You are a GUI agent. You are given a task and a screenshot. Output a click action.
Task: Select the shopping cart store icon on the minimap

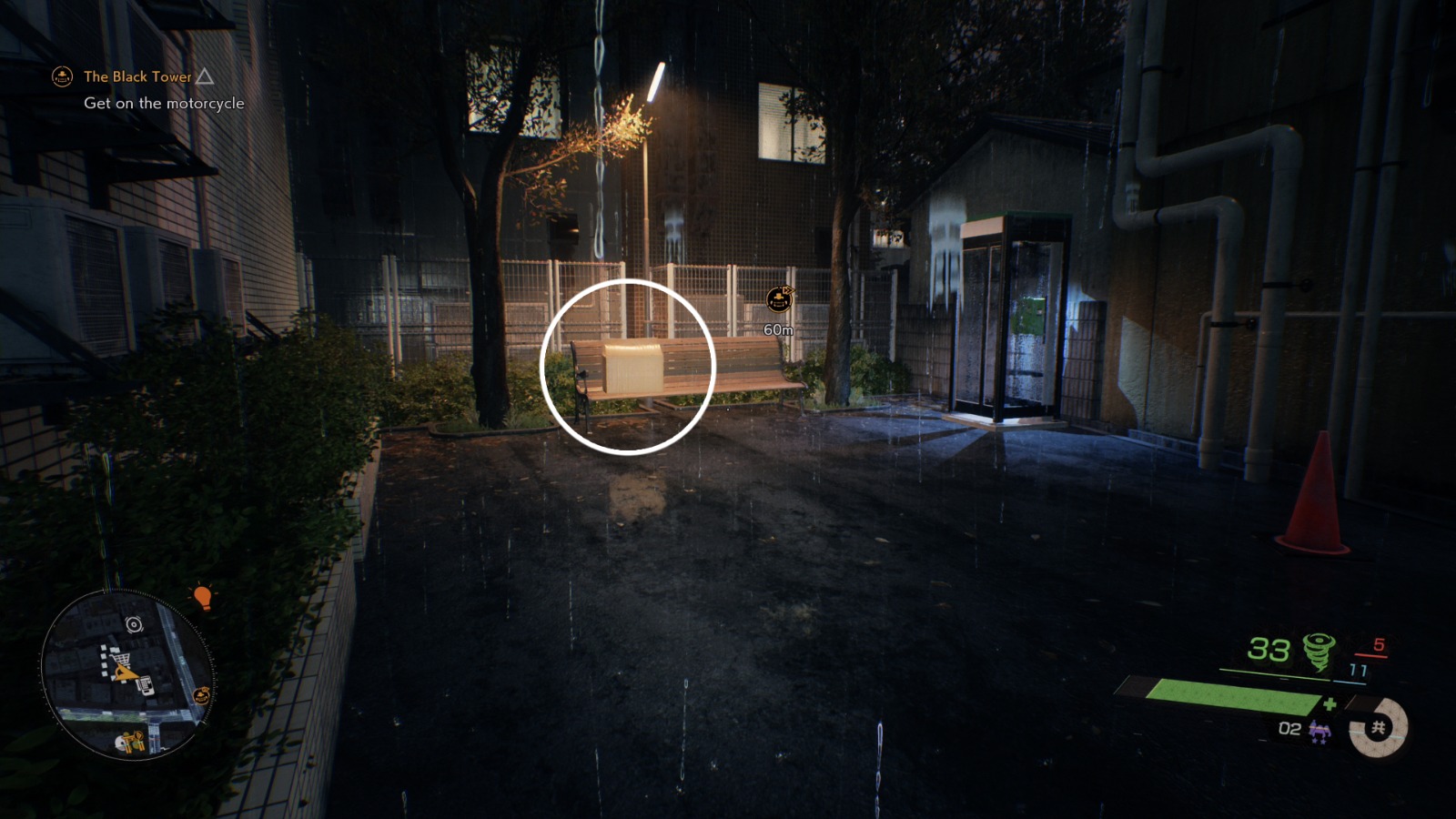pyautogui.click(x=123, y=657)
